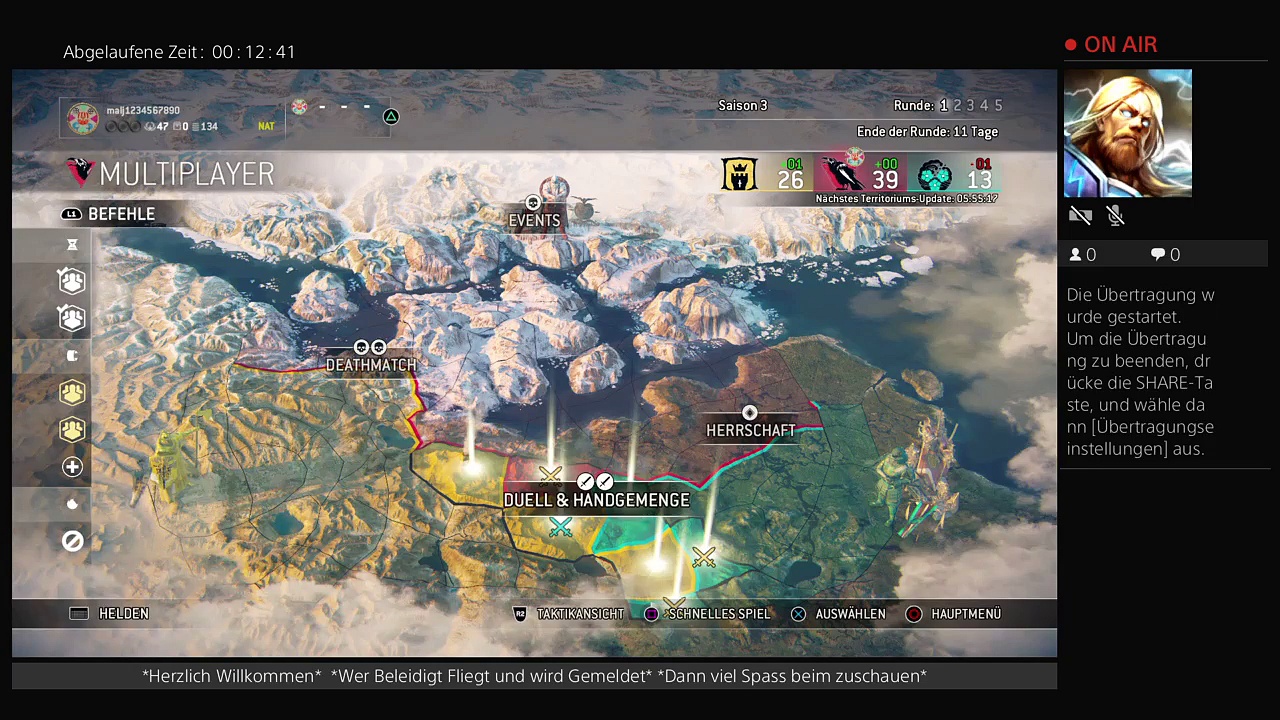
Task: Click the plus icon to add an order
Action: 72,467
